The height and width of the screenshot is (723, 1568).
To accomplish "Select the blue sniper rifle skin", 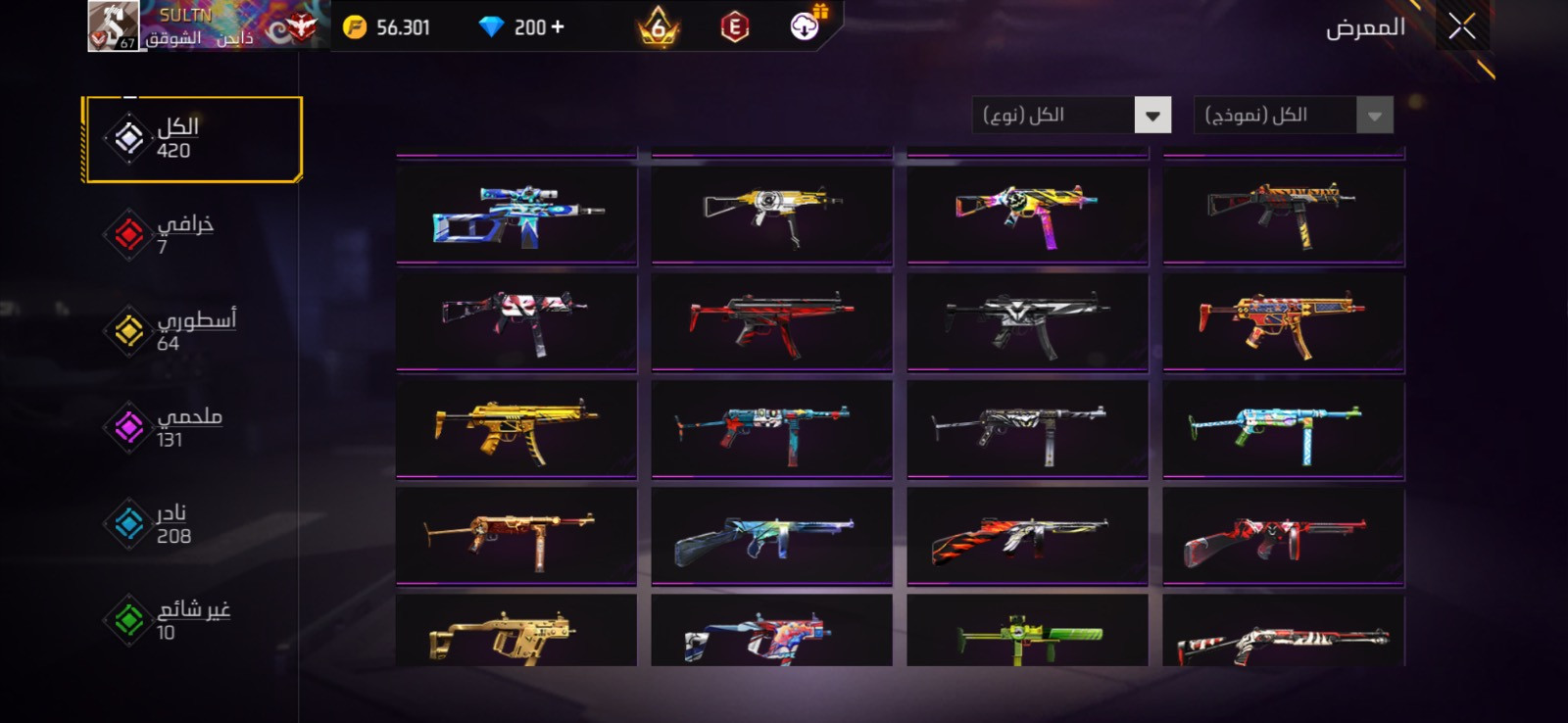I will [516, 215].
